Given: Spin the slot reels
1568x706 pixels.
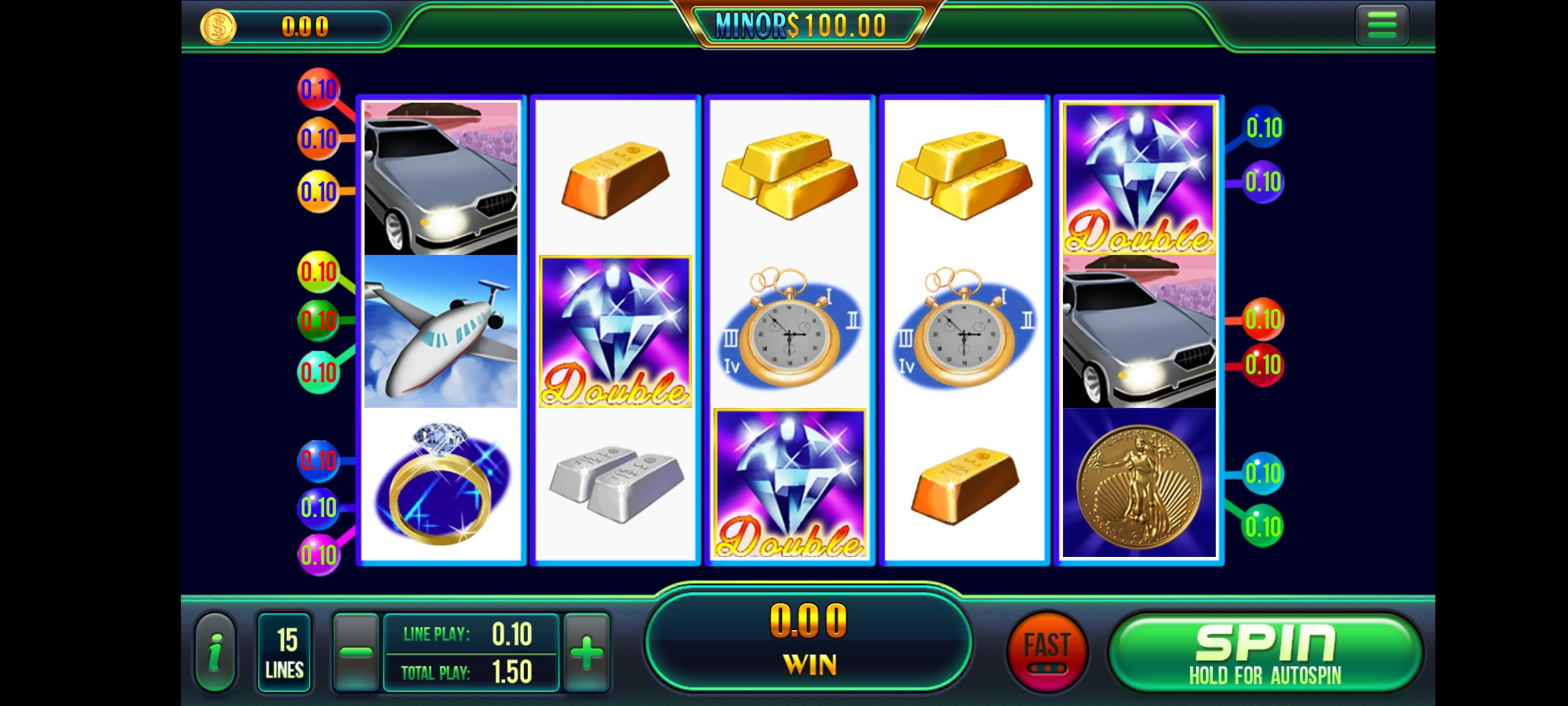Looking at the screenshot, I should coord(1265,652).
